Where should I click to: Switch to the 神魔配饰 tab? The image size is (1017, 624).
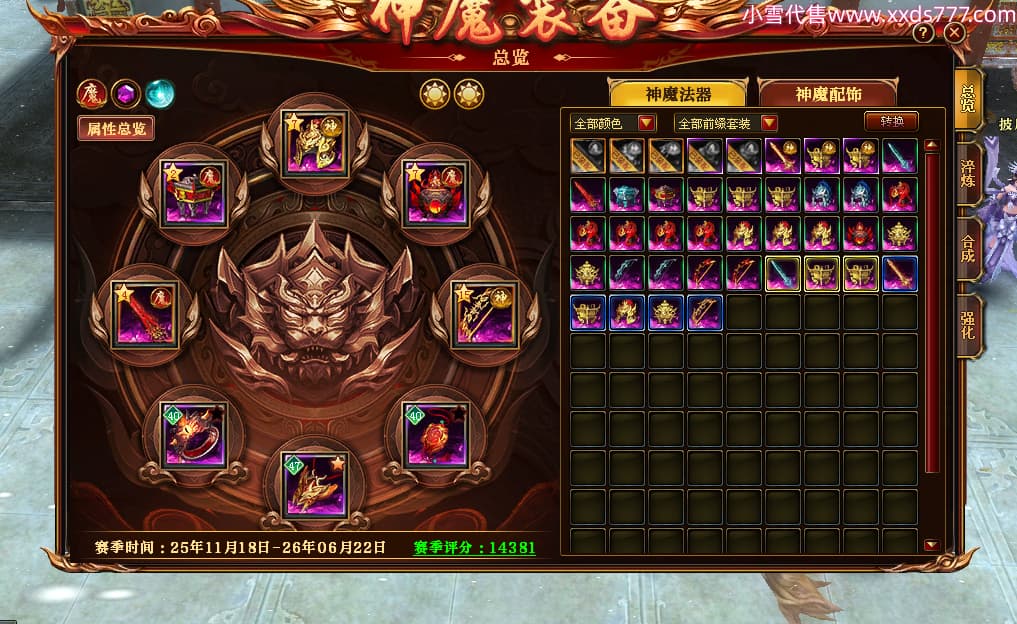(828, 94)
